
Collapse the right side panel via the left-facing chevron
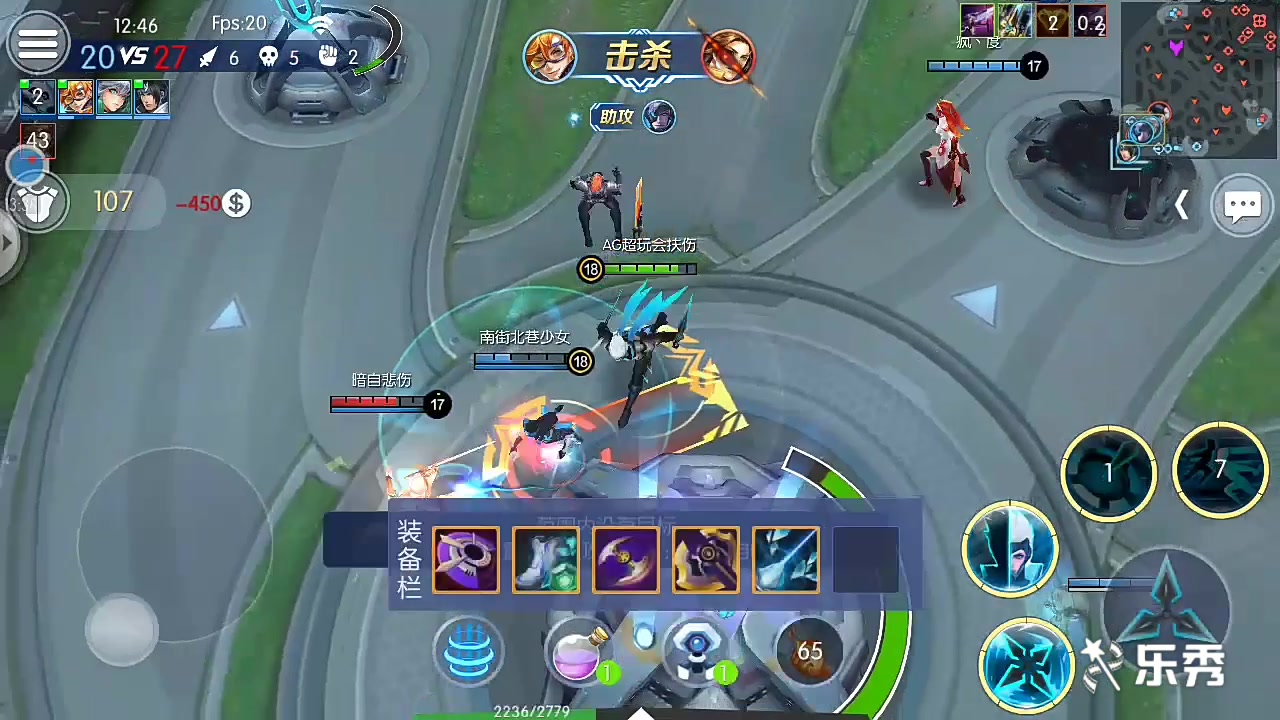pyautogui.click(x=1183, y=204)
